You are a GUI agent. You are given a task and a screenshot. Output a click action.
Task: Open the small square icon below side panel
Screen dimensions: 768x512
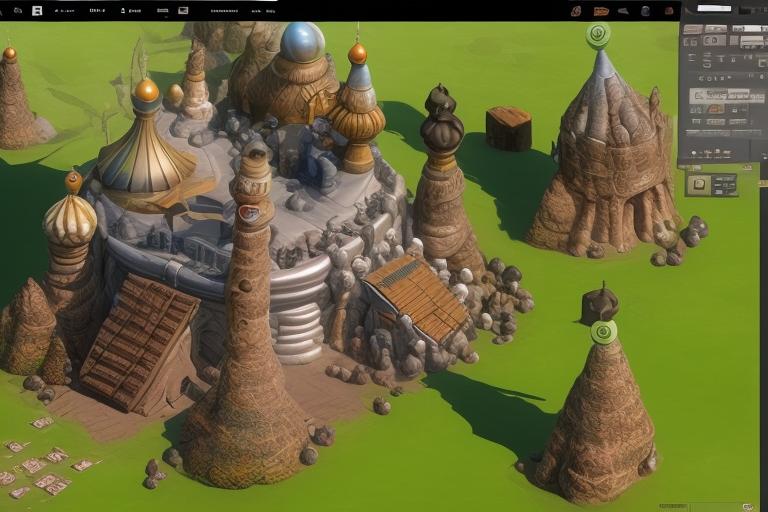tap(699, 184)
